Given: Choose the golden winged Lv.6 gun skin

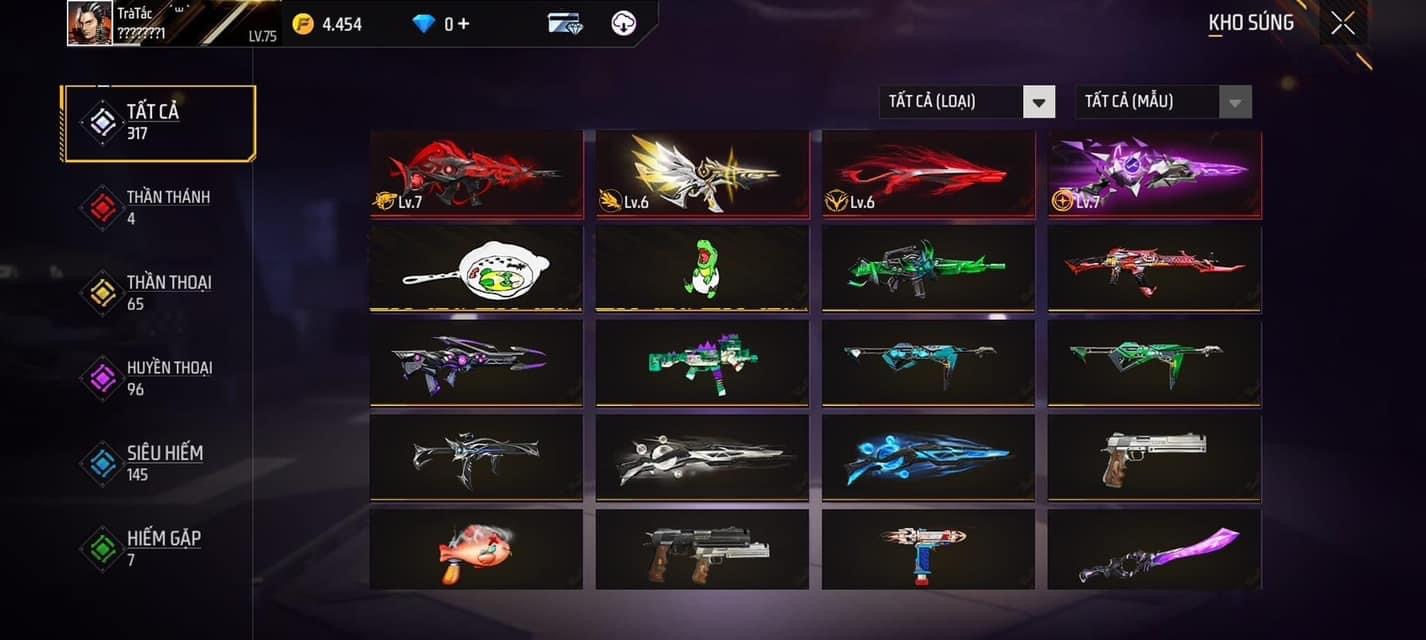Looking at the screenshot, I should 702,174.
